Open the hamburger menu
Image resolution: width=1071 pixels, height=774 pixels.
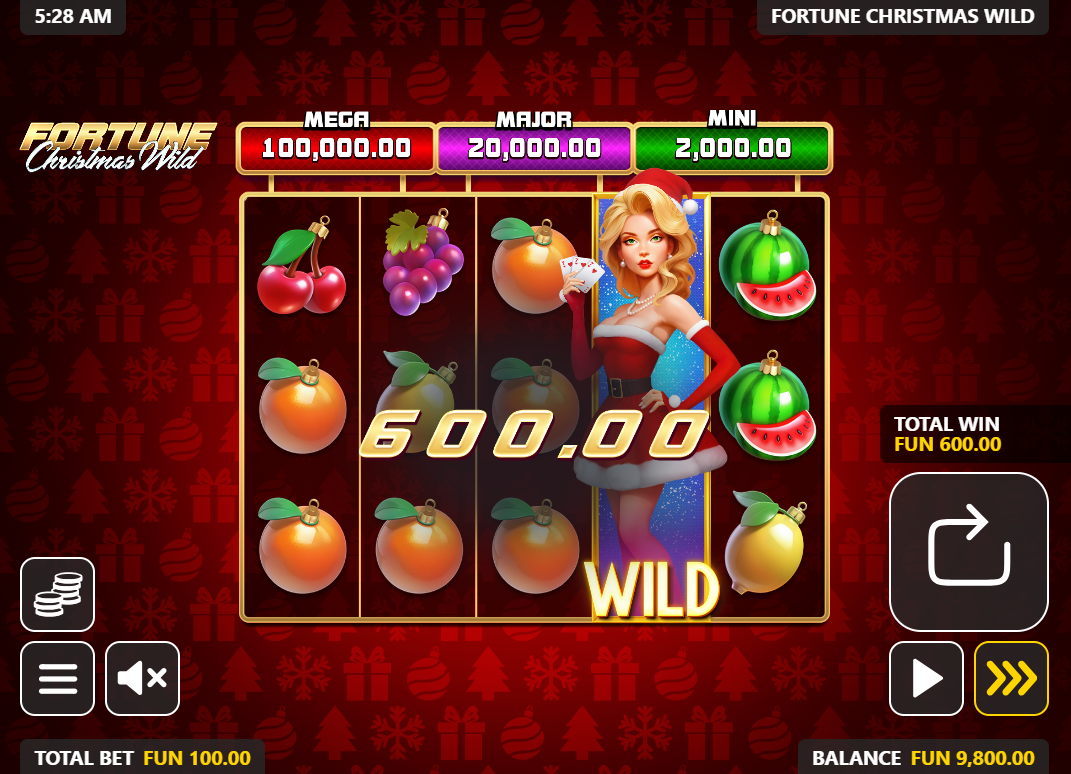point(58,678)
